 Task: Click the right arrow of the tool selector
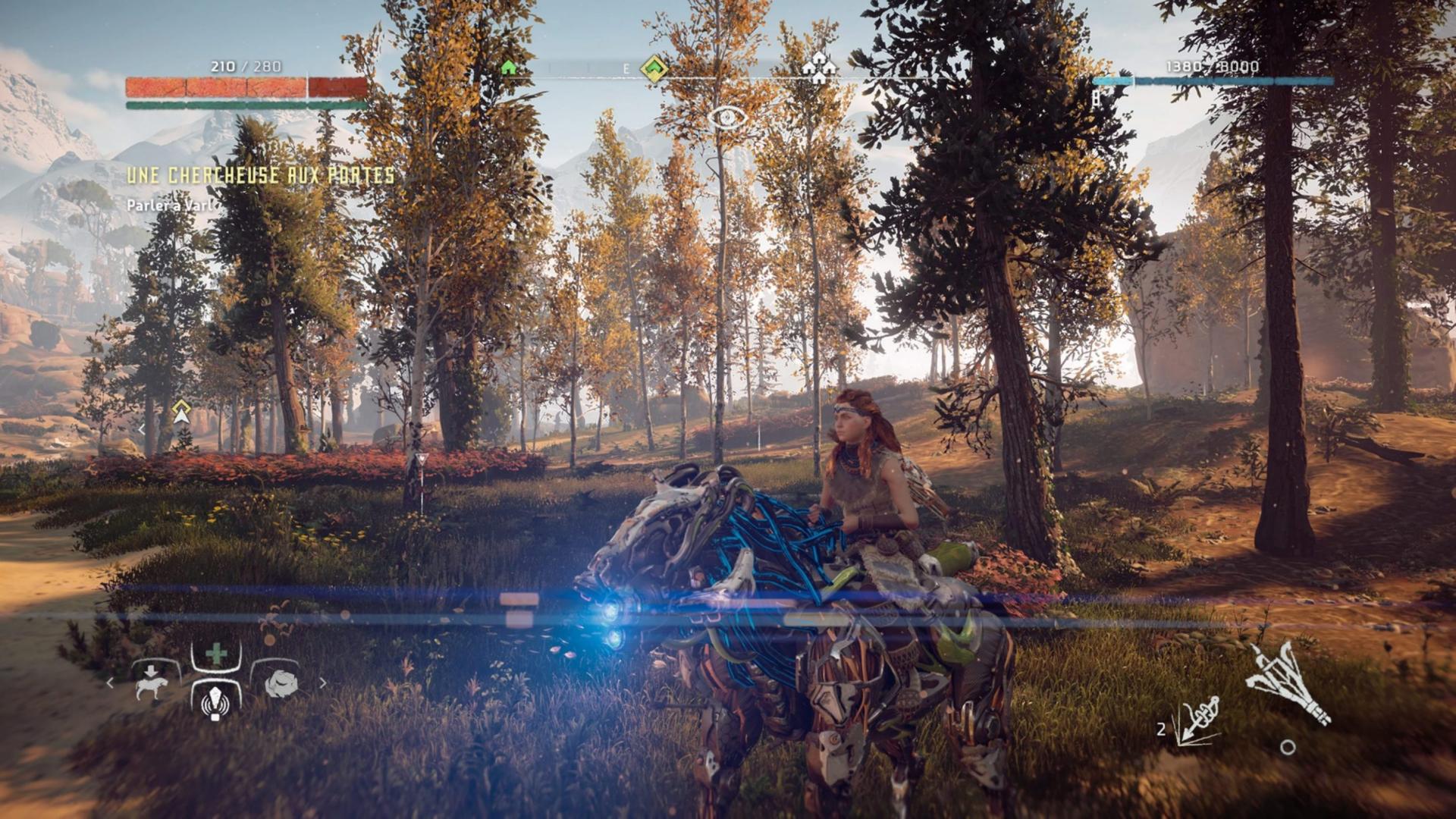[x=322, y=683]
